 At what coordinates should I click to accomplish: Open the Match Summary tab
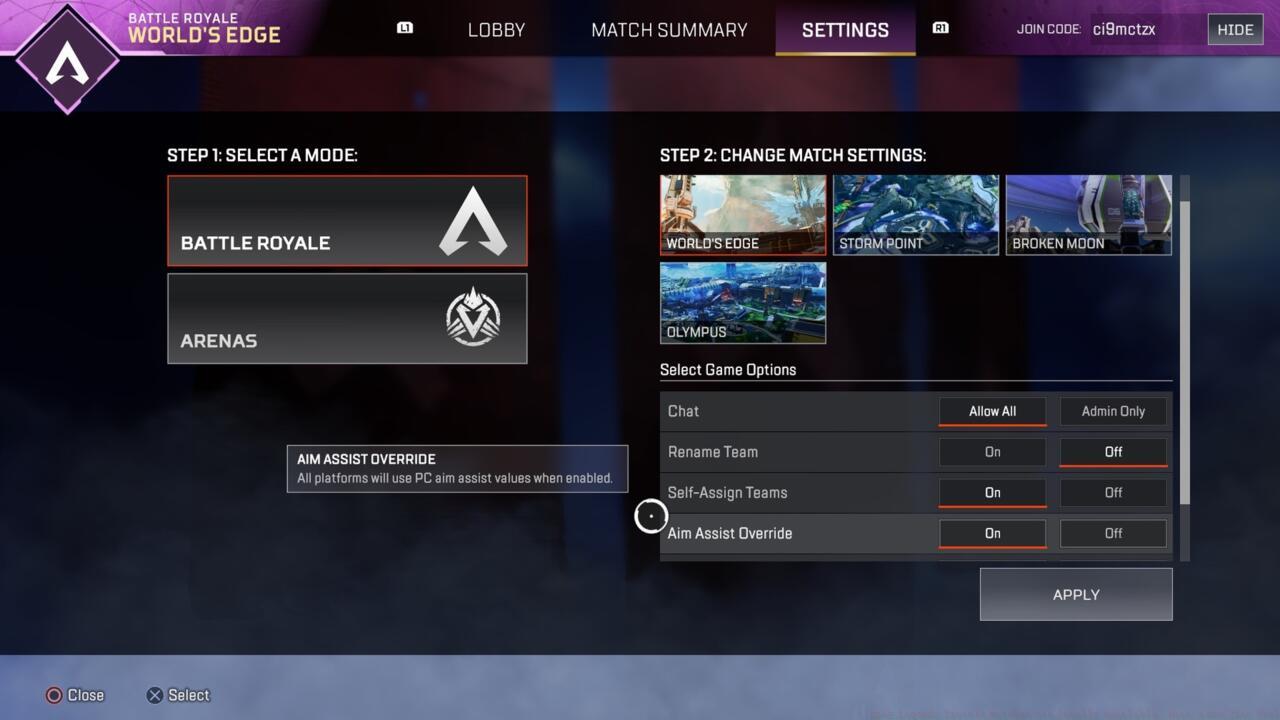(668, 30)
